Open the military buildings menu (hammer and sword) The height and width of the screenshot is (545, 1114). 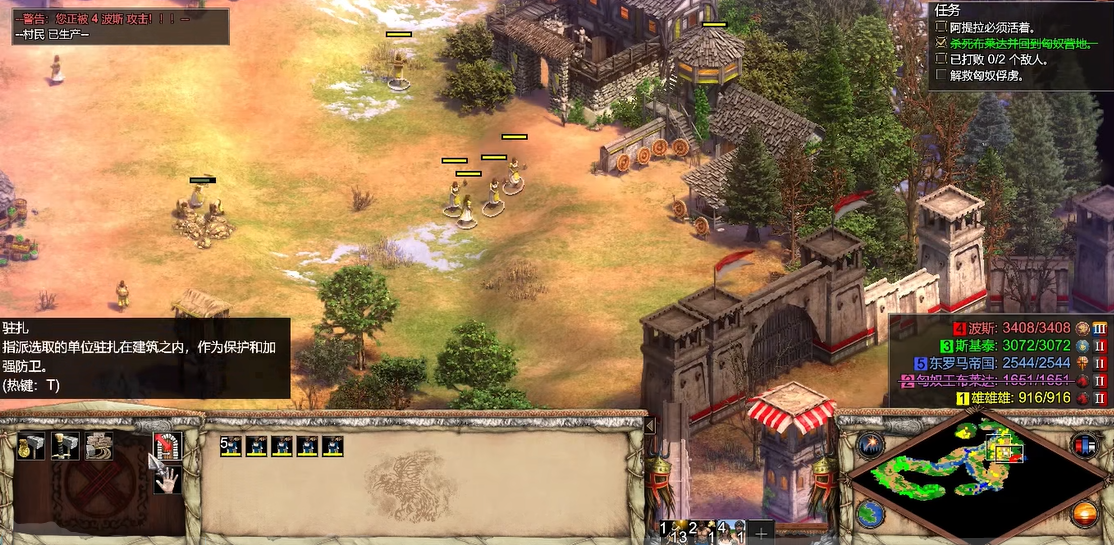[65, 446]
